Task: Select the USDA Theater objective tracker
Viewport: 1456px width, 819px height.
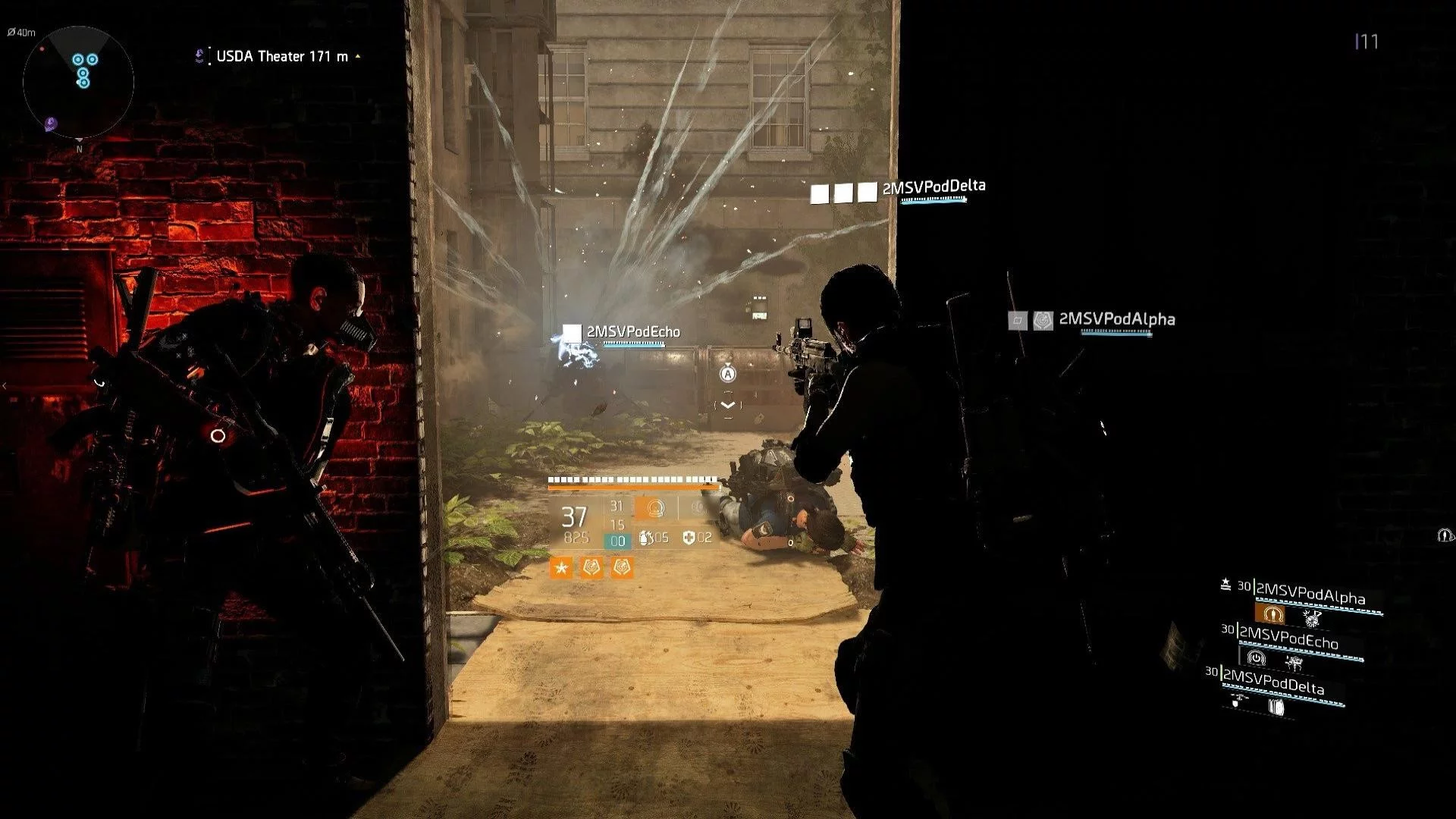Action: coord(281,56)
